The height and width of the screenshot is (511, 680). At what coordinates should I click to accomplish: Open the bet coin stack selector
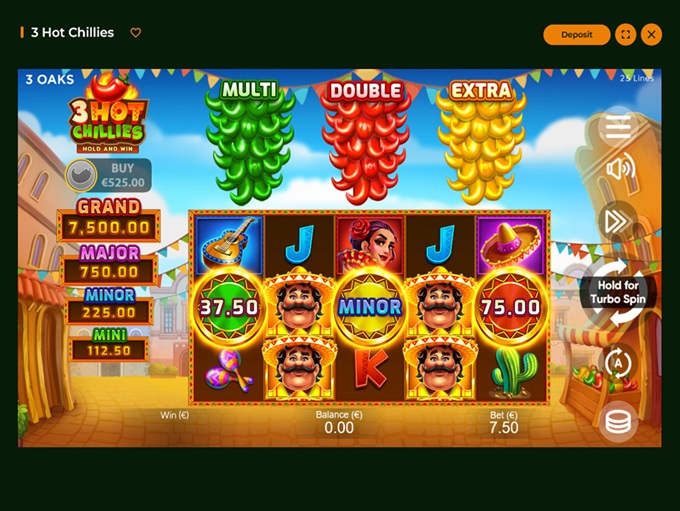pos(619,421)
